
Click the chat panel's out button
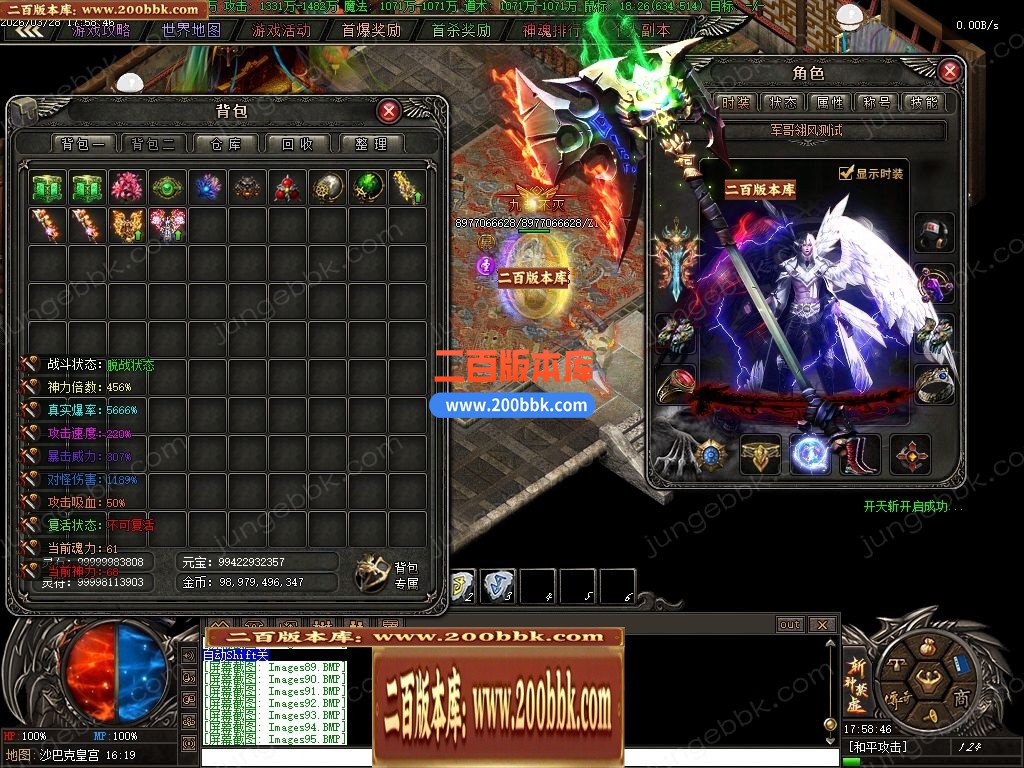790,625
